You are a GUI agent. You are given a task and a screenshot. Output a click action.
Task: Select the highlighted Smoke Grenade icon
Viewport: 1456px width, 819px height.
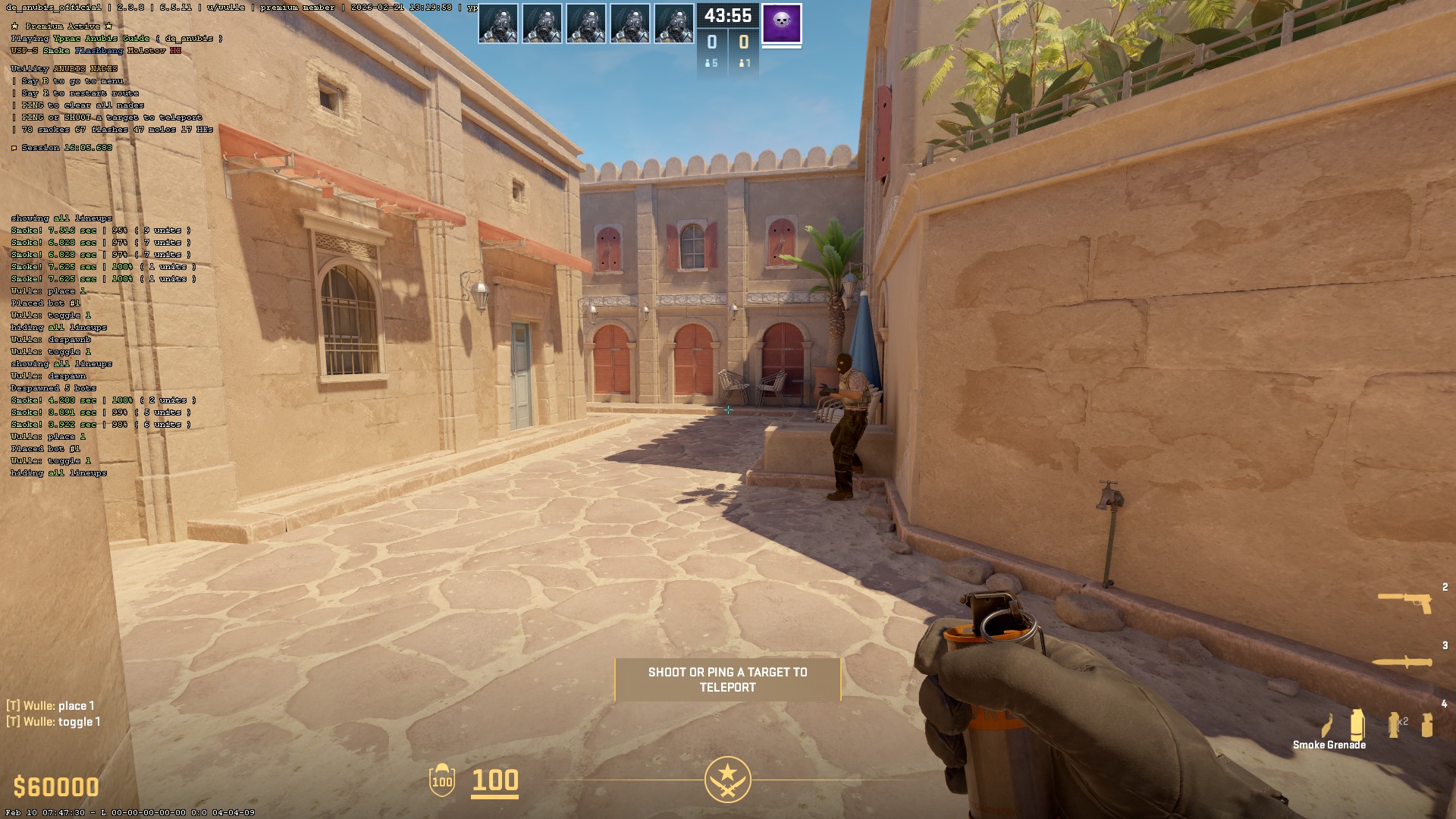(1357, 724)
